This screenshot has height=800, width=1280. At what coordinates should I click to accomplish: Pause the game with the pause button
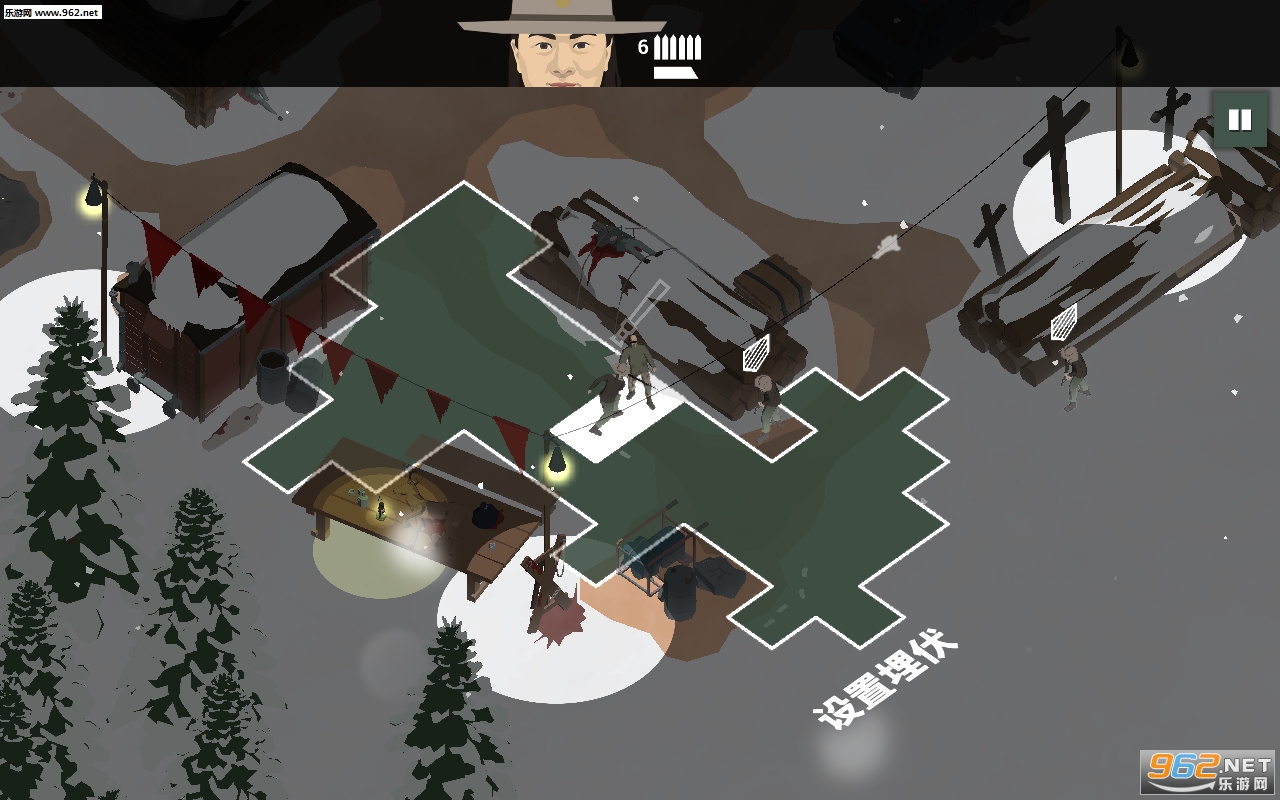coord(1239,120)
